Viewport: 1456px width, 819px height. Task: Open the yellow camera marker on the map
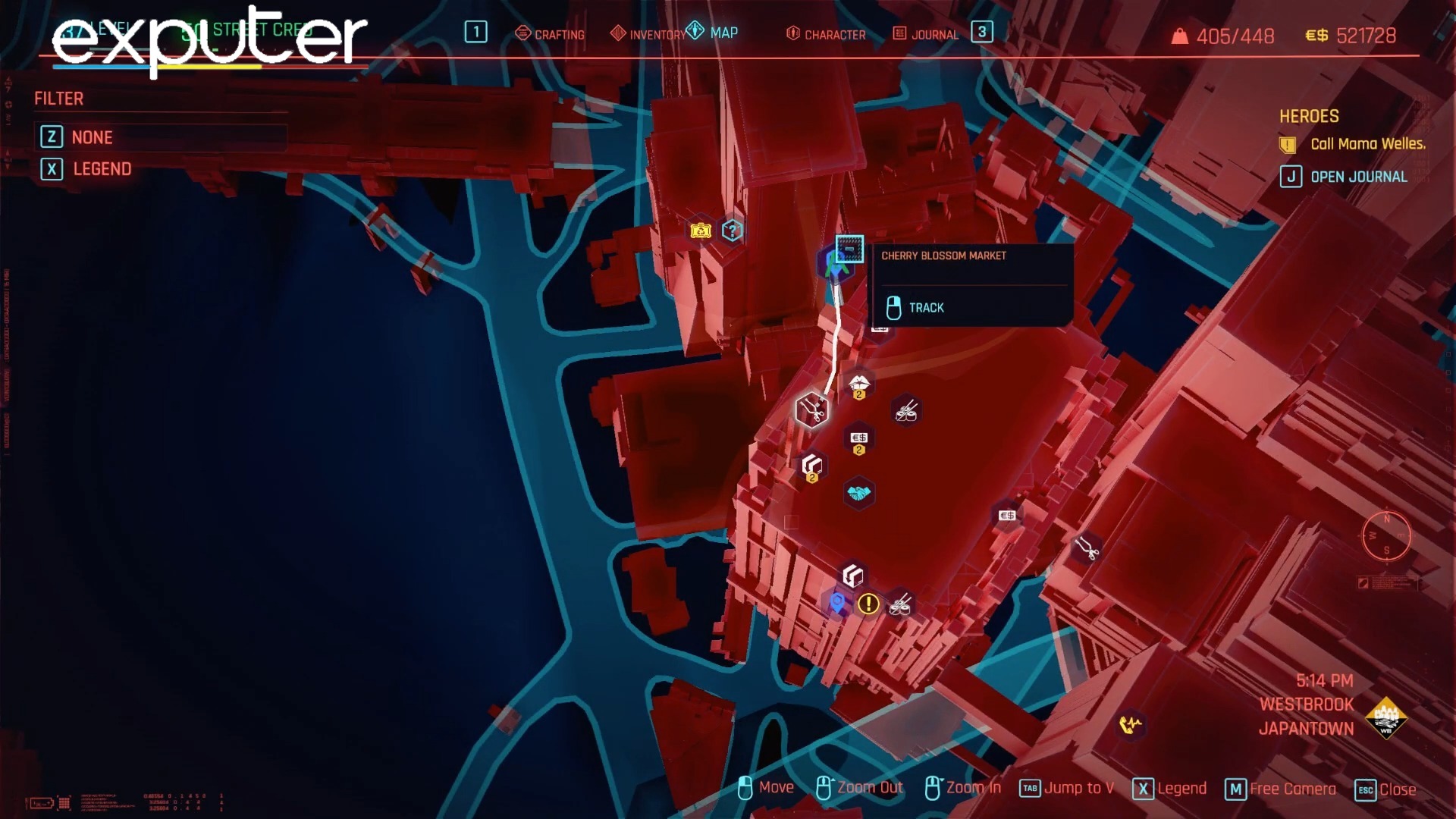pos(699,229)
